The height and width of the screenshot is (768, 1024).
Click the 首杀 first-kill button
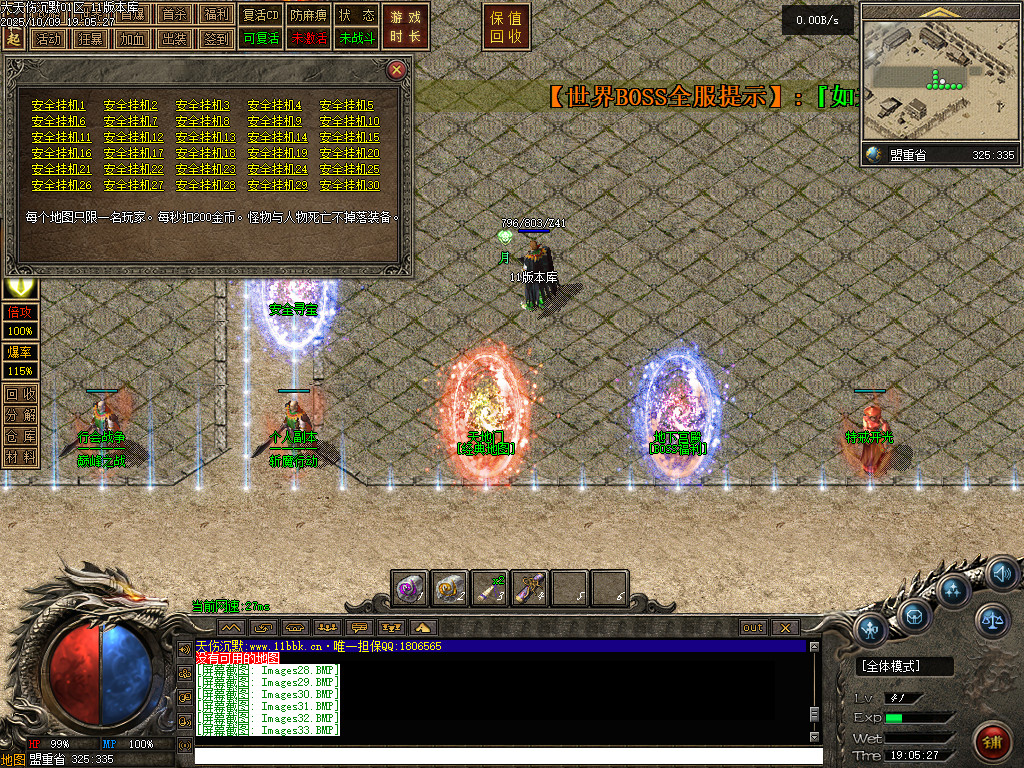coord(174,15)
